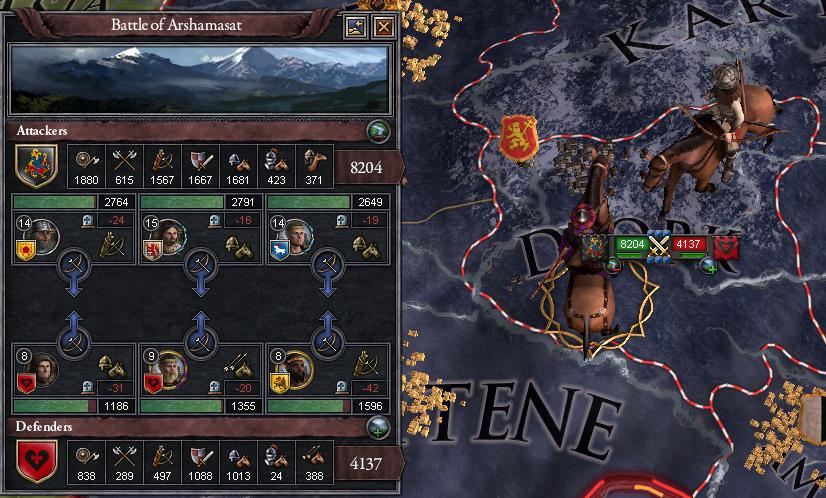Select the attacker commander with 2764 troops

point(42,236)
